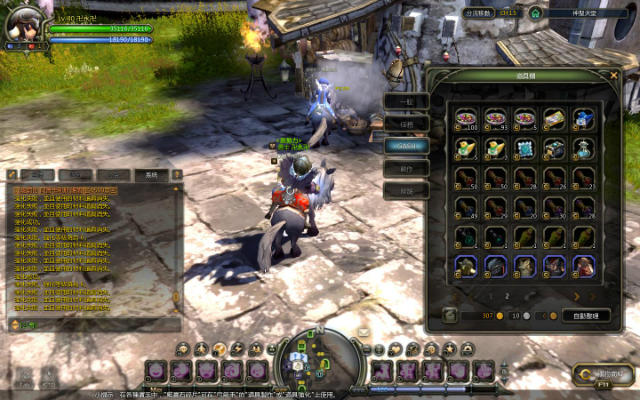The height and width of the screenshot is (400, 640).
Task: Select the first armor piece in bottom row
Action: tap(466, 265)
